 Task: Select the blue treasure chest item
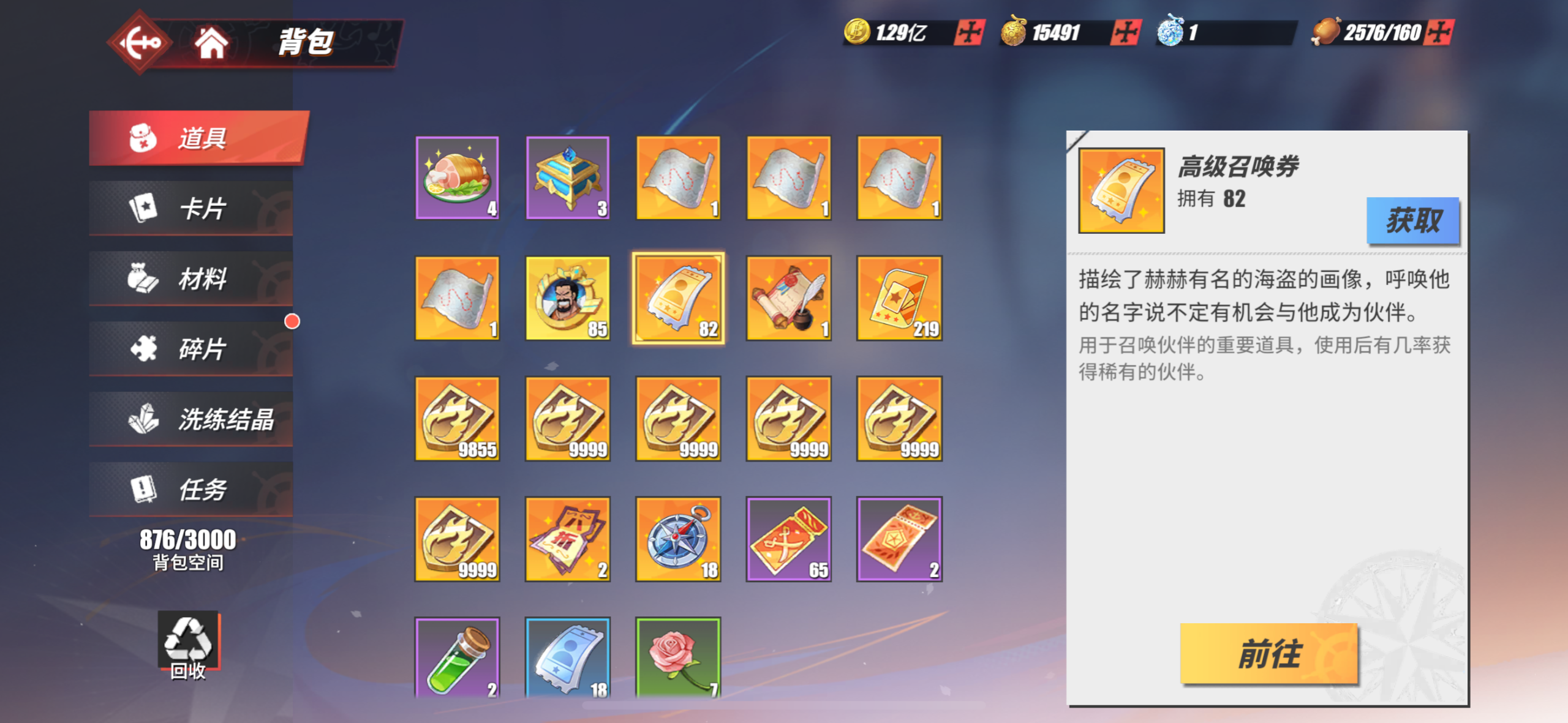point(568,178)
